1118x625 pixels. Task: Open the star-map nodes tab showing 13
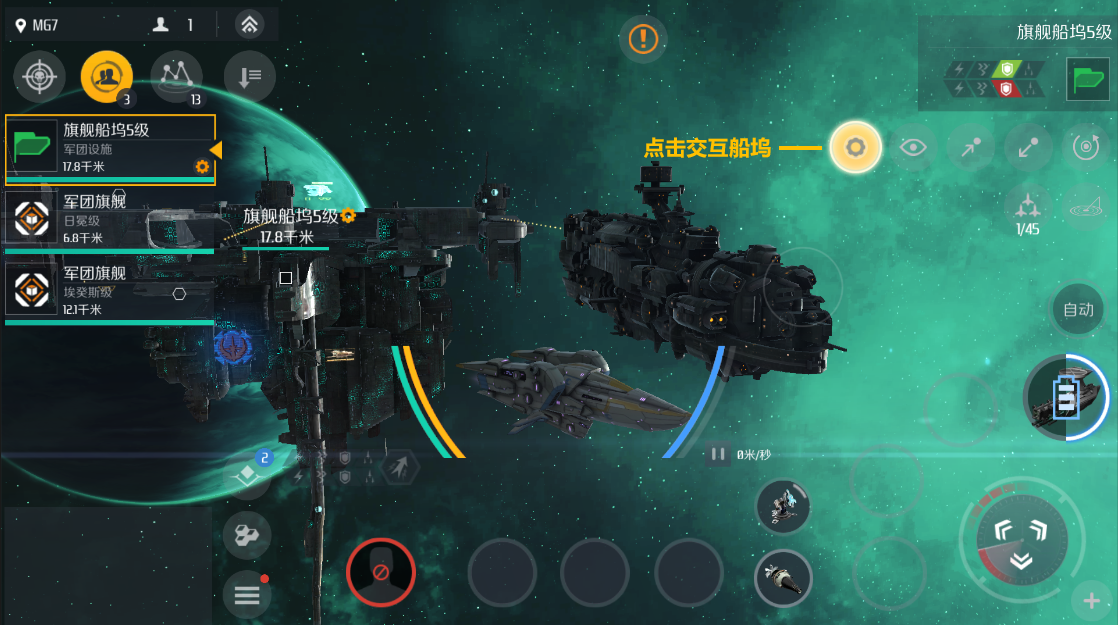176,76
